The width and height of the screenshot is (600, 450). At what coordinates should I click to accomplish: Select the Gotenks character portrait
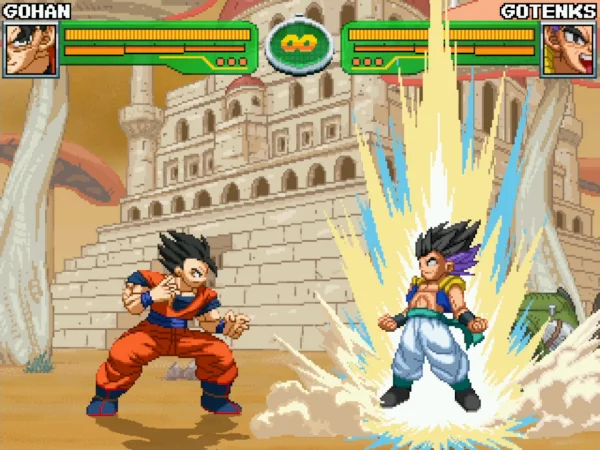[569, 49]
